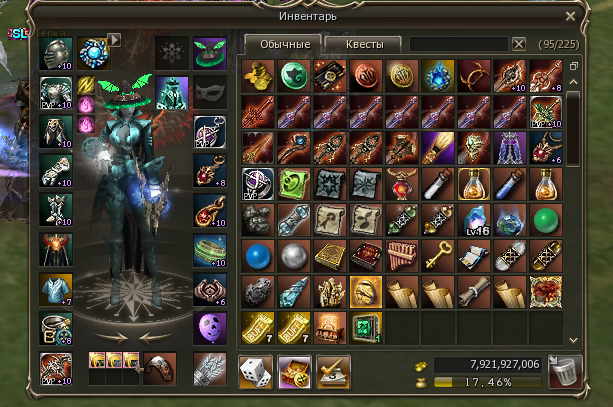Select the equipped blue shirt +7 slot
Viewport: 613px width, 407px height.
(53, 290)
